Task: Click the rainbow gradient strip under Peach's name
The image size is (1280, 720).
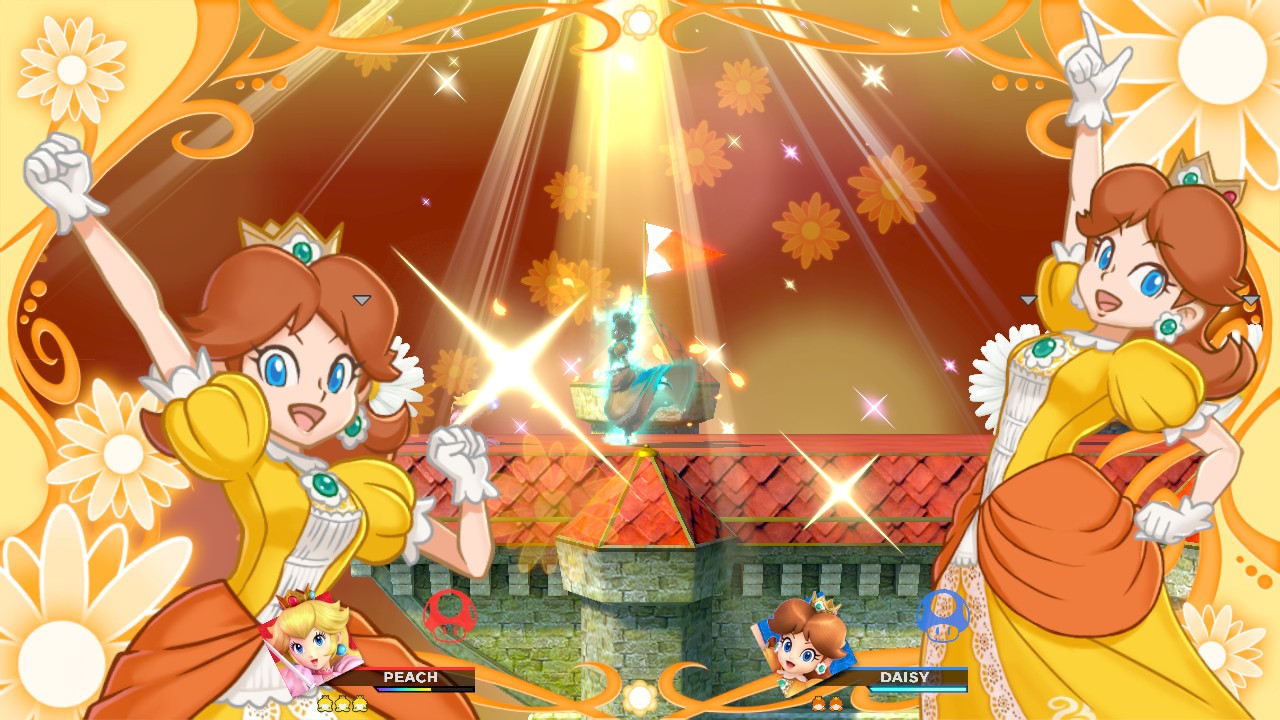Action: tap(405, 689)
